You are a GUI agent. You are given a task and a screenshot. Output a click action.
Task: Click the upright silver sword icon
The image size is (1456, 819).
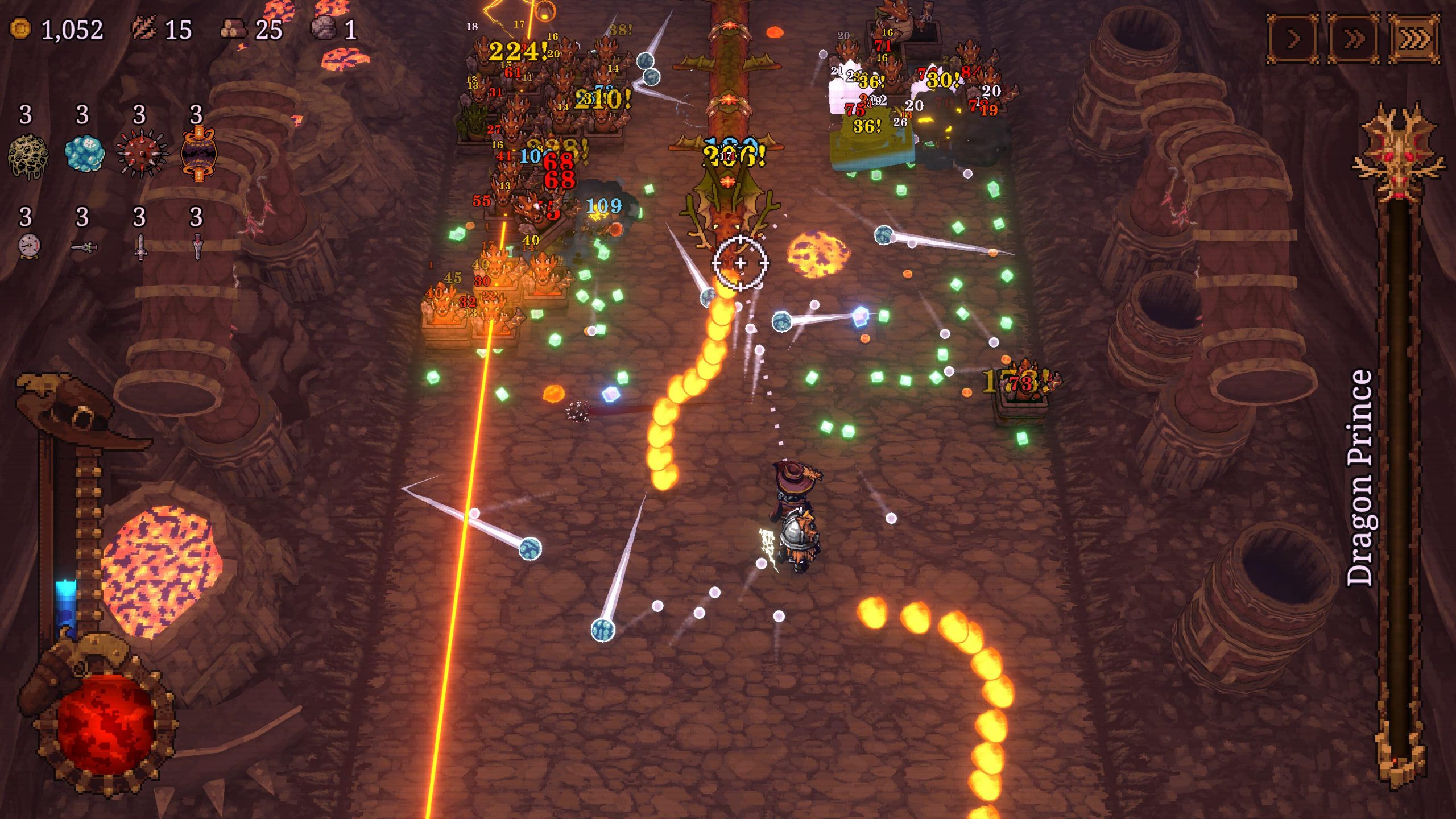point(140,247)
